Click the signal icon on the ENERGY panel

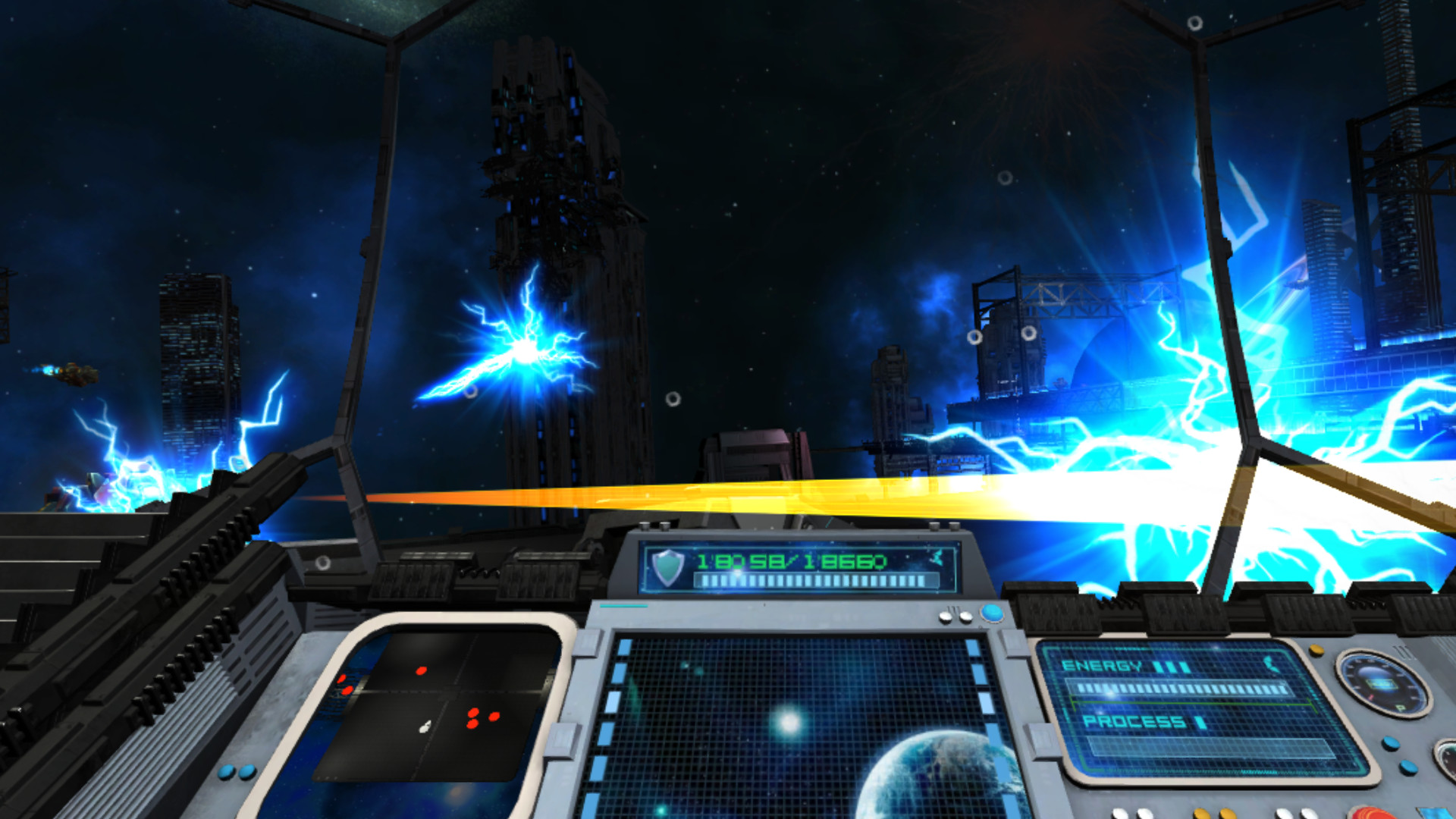pyautogui.click(x=1270, y=664)
